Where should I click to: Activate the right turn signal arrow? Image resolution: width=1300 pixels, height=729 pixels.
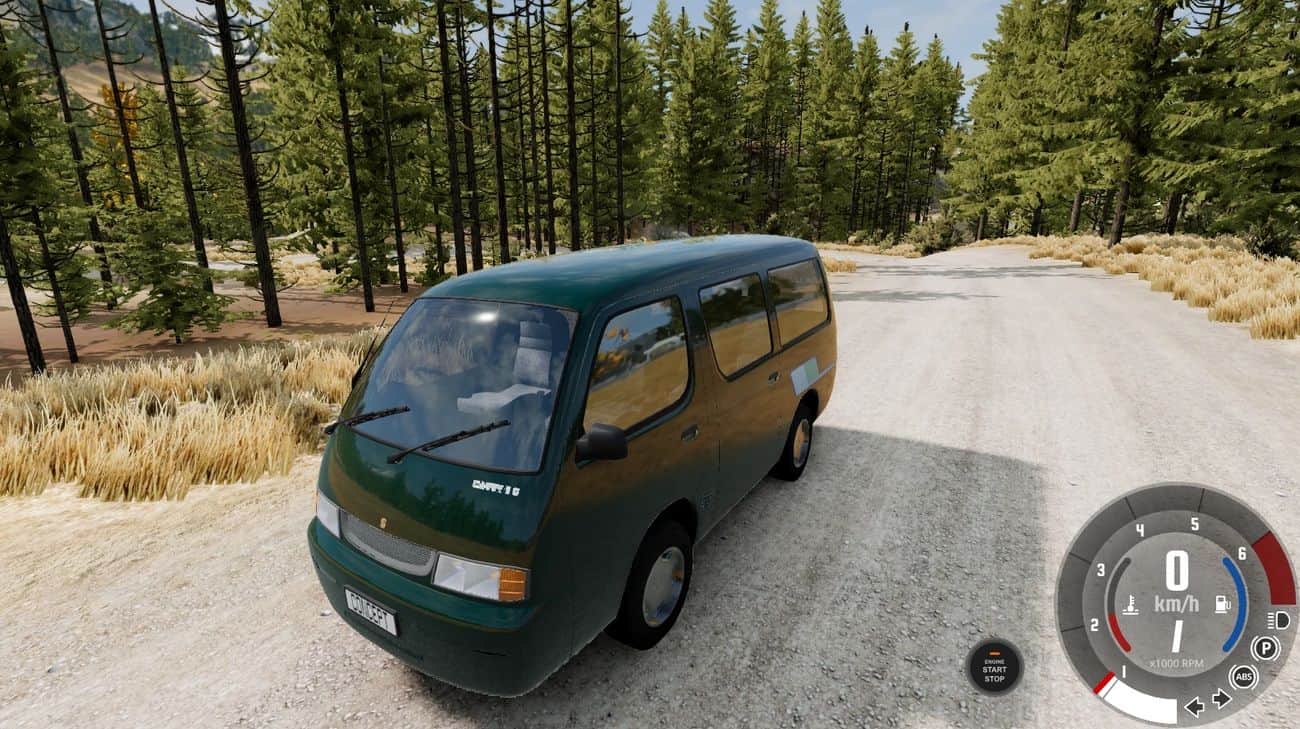point(1221,699)
